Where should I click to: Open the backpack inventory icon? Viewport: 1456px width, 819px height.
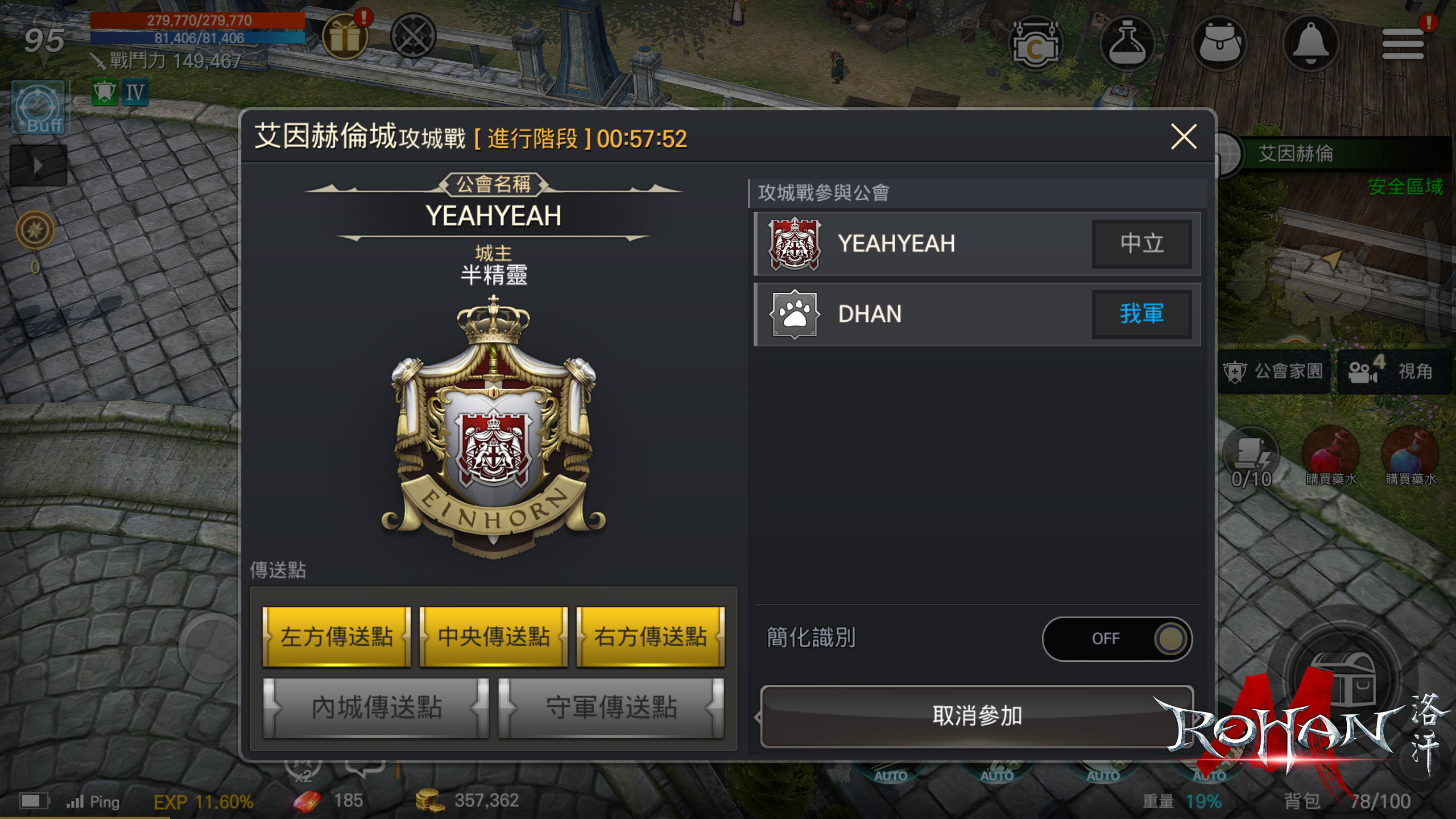click(1220, 43)
